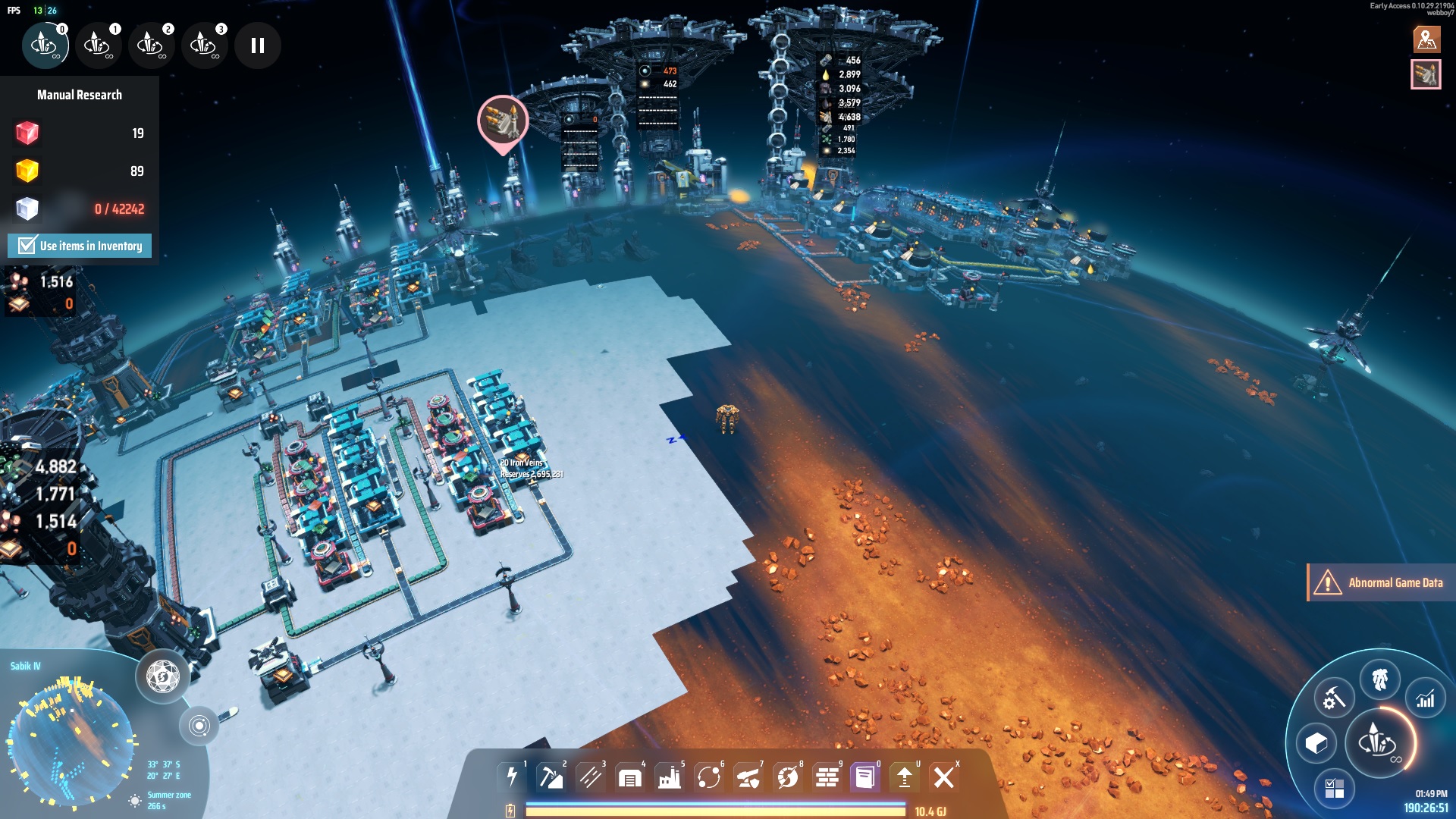Activate the X dismantle tool
This screenshot has height=819, width=1456.
(943, 777)
